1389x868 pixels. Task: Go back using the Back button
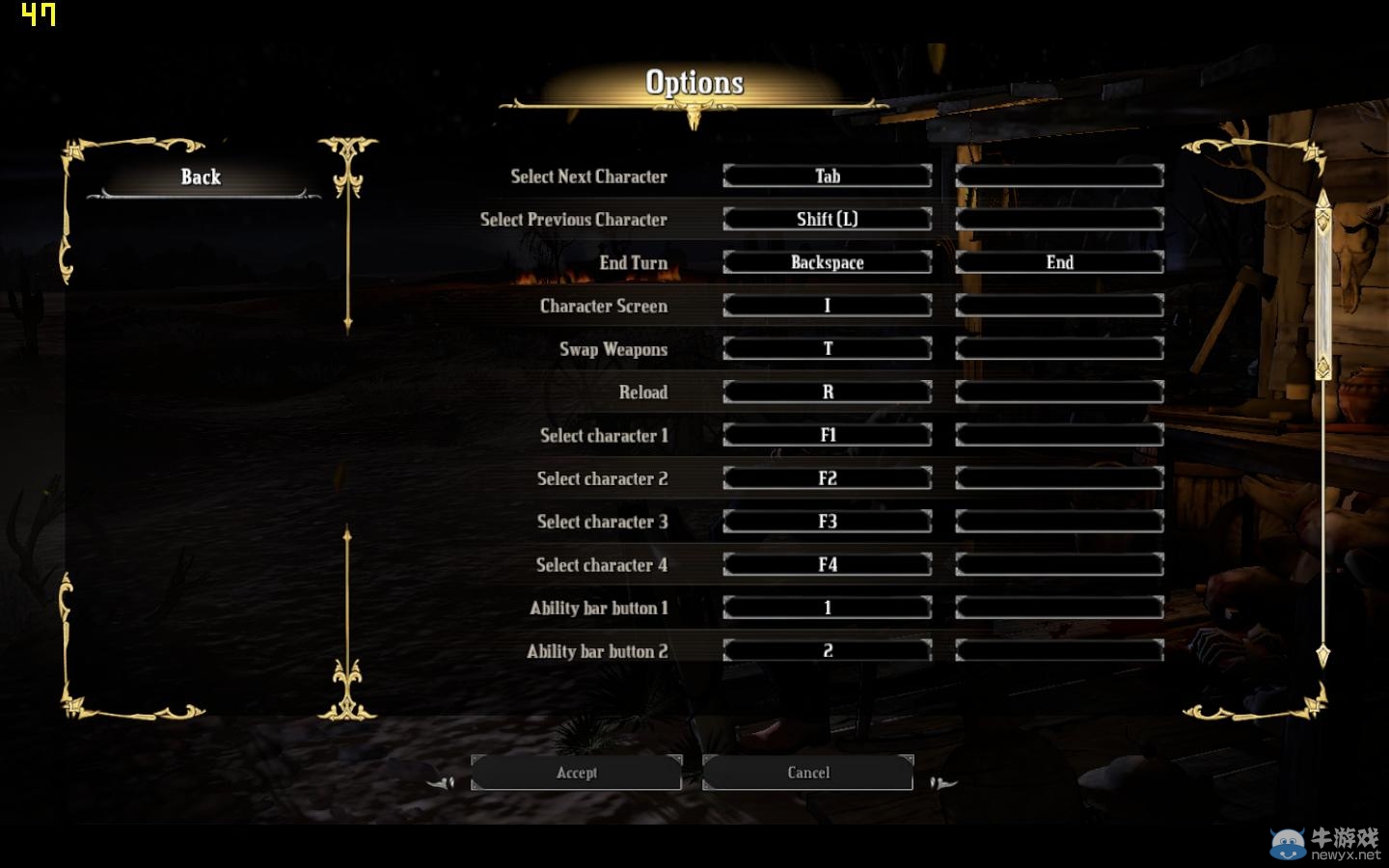(202, 177)
